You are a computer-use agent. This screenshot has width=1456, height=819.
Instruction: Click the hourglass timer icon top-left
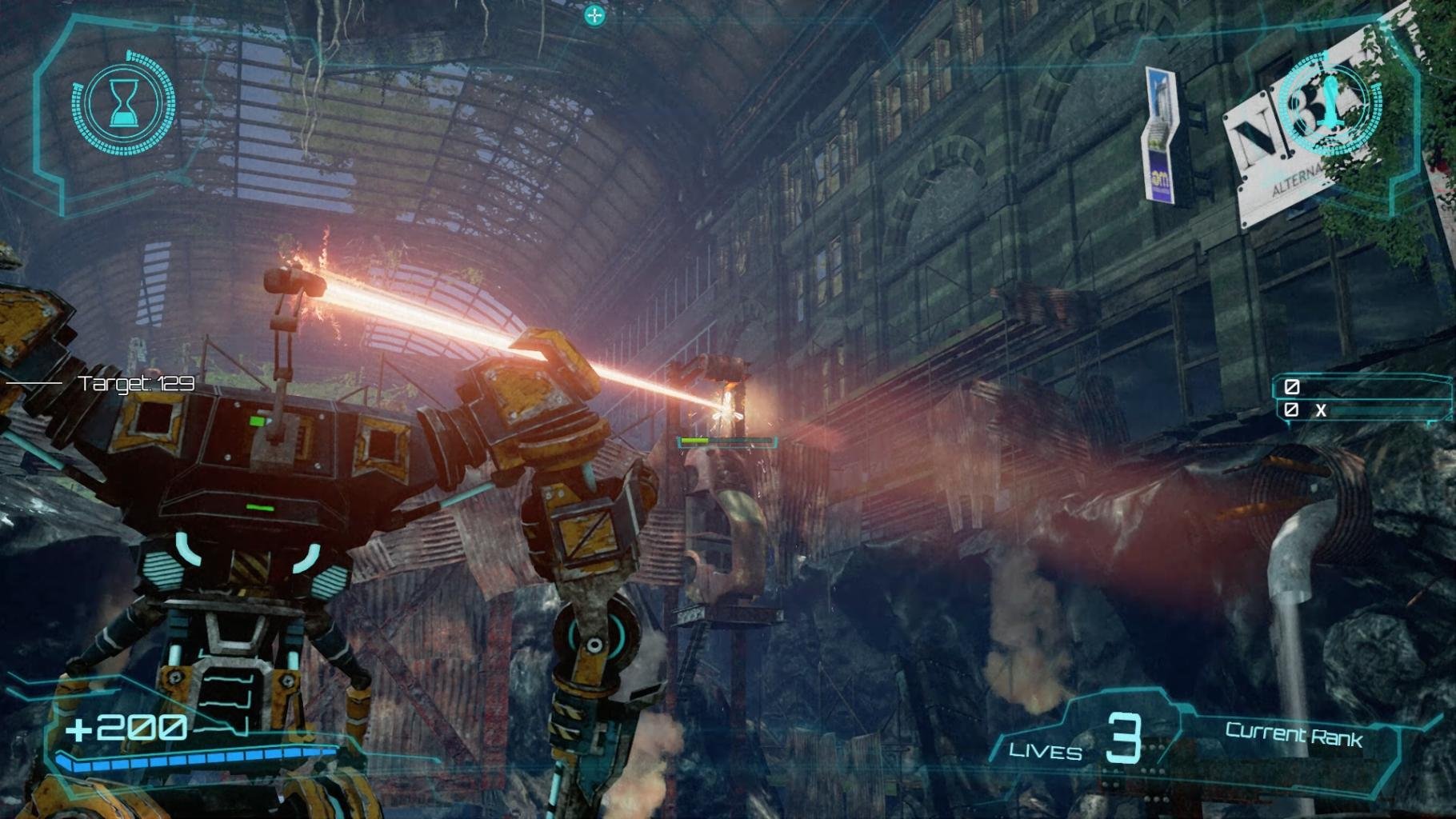point(124,102)
